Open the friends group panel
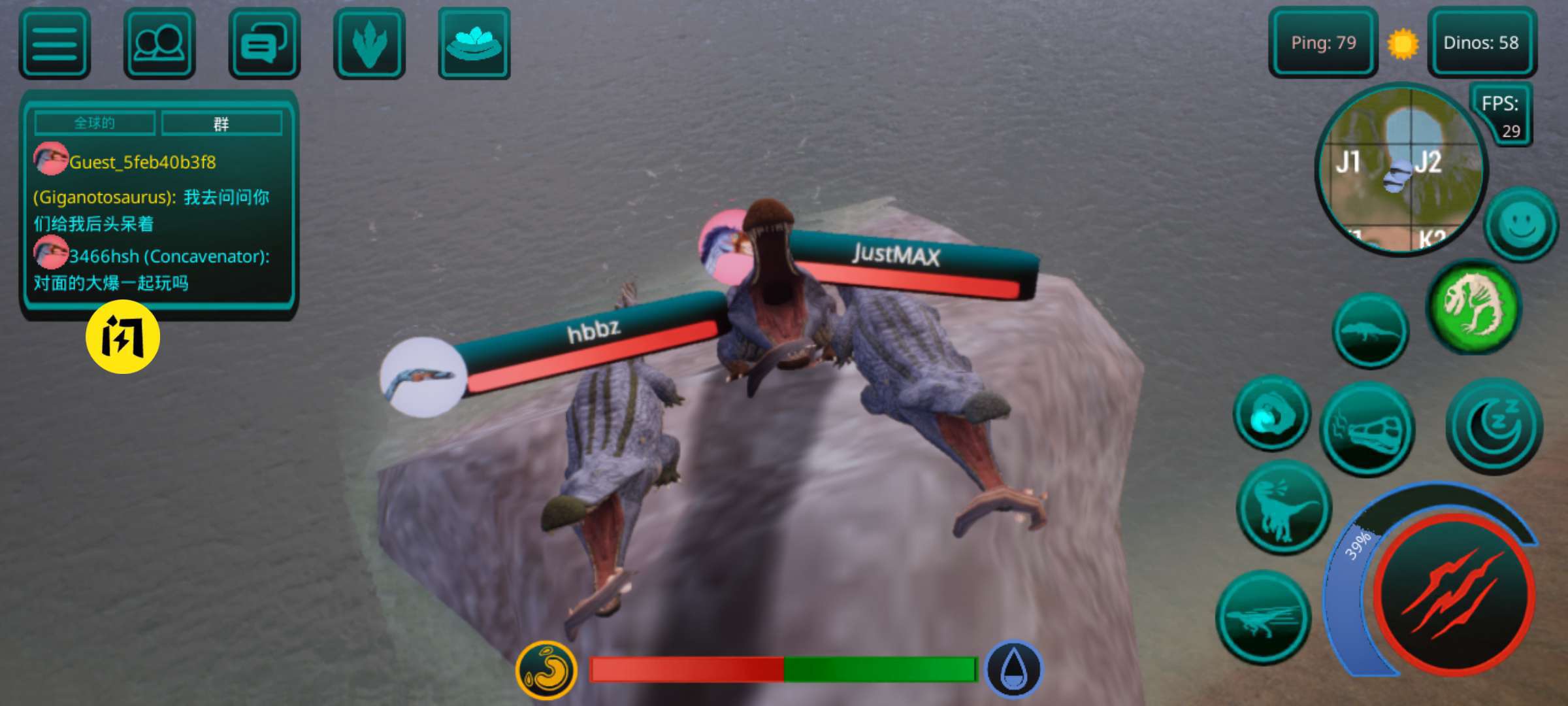 click(x=159, y=44)
